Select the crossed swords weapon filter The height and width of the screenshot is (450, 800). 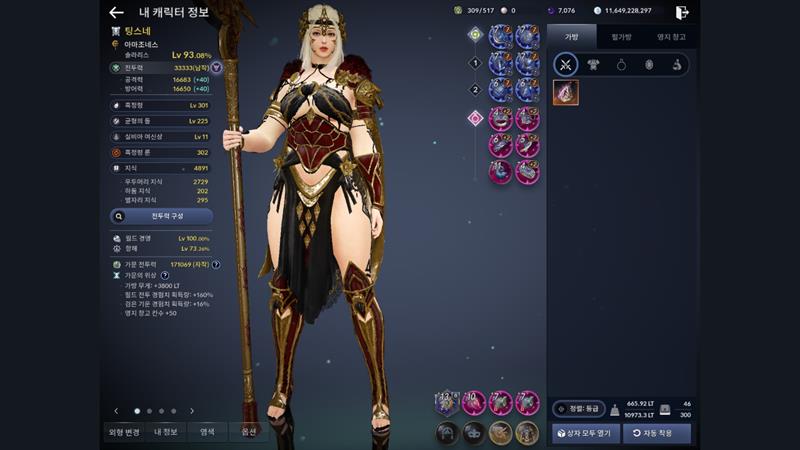click(x=566, y=65)
